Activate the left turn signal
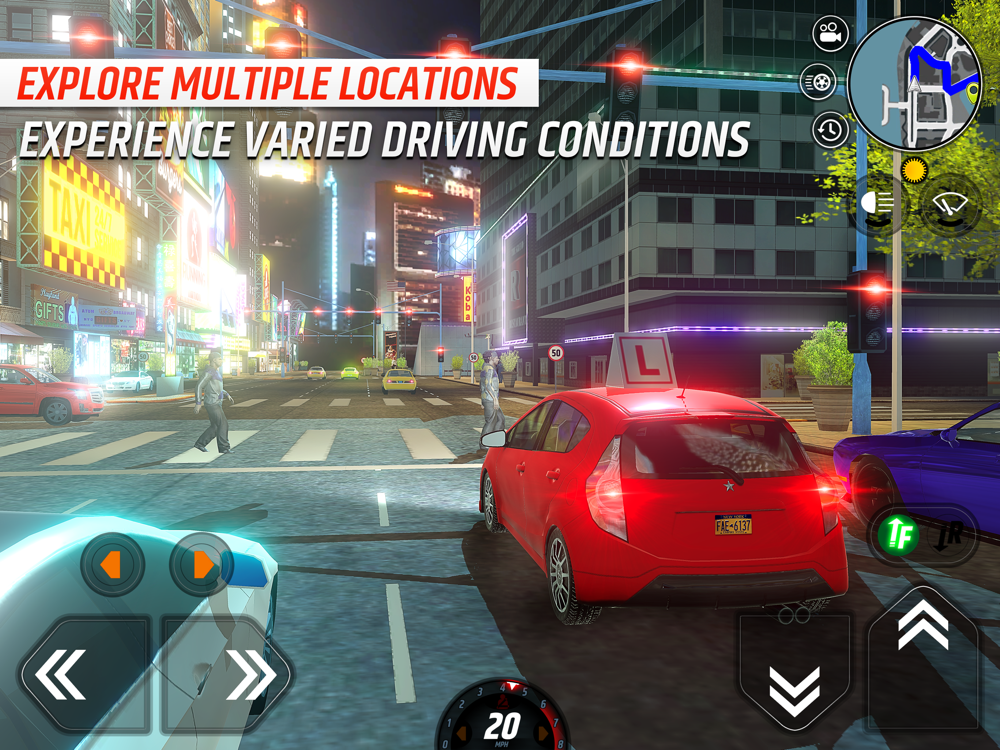Screen dimensions: 1000x750 coord(112,566)
